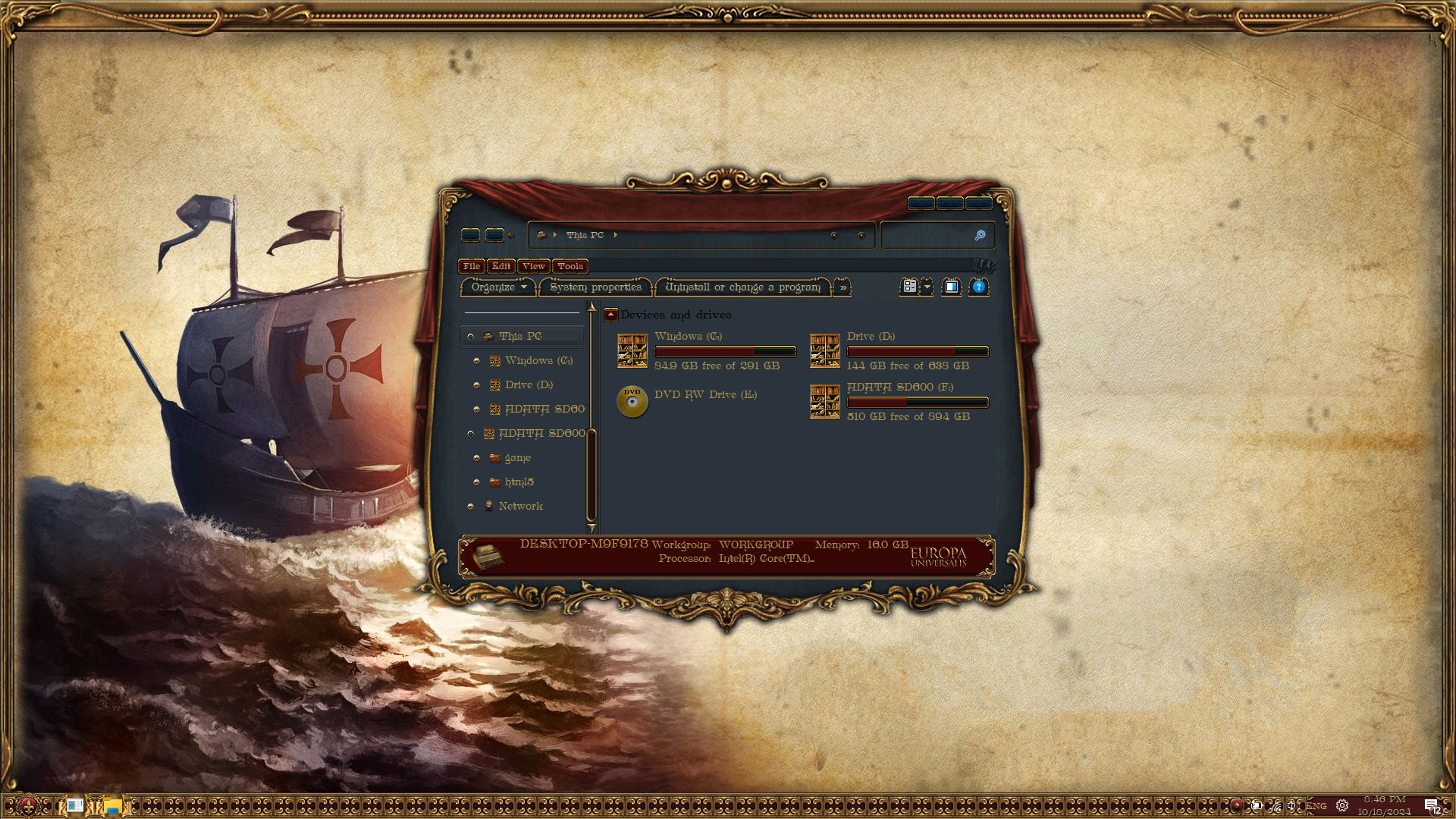Collapse the Devices and drives section
1456x819 pixels.
point(611,315)
